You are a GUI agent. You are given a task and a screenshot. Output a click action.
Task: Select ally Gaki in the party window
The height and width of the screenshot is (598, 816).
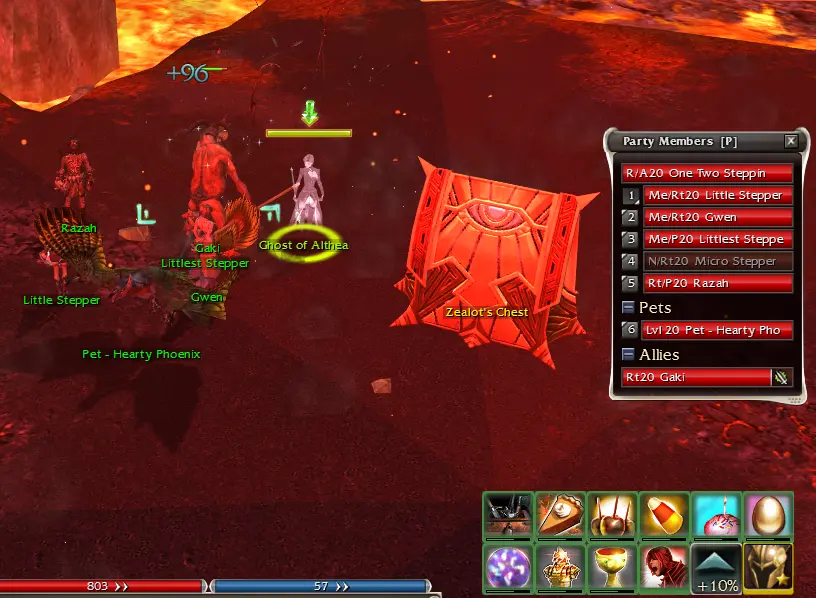click(x=697, y=377)
